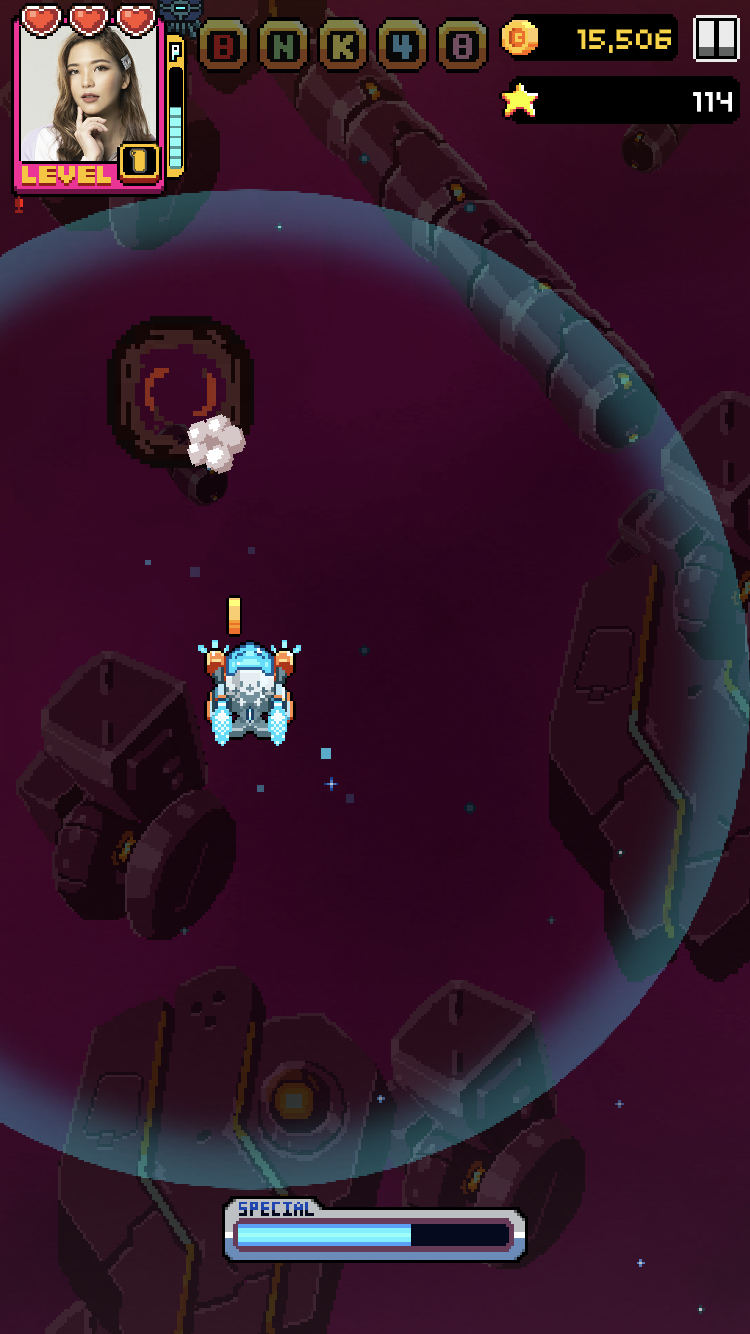
Task: Pause the game with the pause button
Action: (x=716, y=39)
